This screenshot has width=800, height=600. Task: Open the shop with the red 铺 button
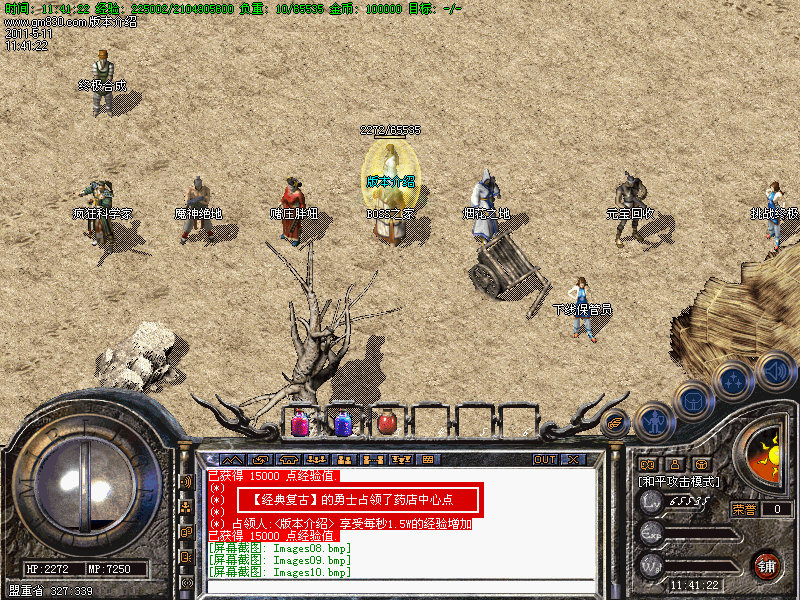[766, 565]
